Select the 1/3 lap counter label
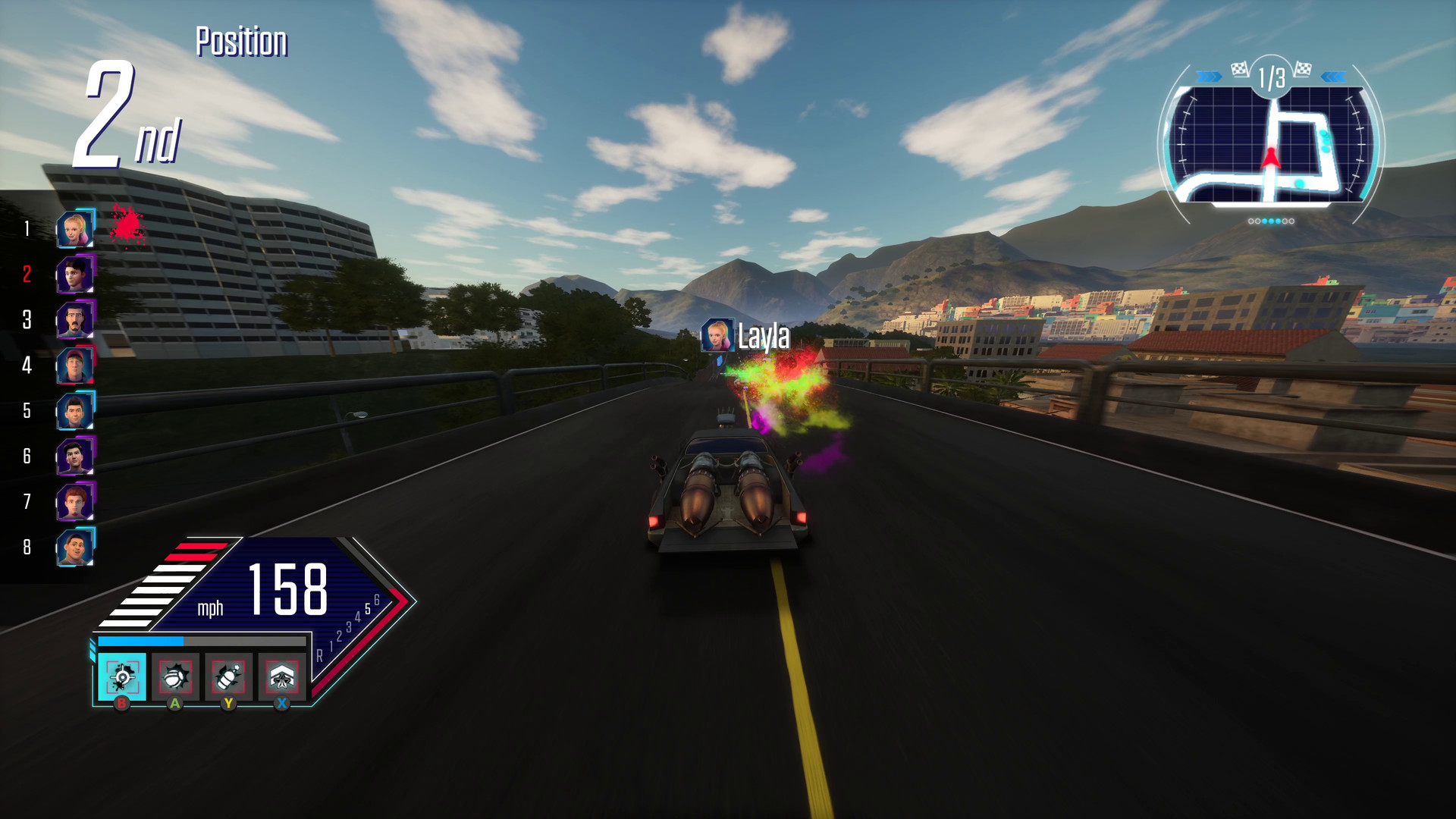1456x819 pixels. point(1272,77)
